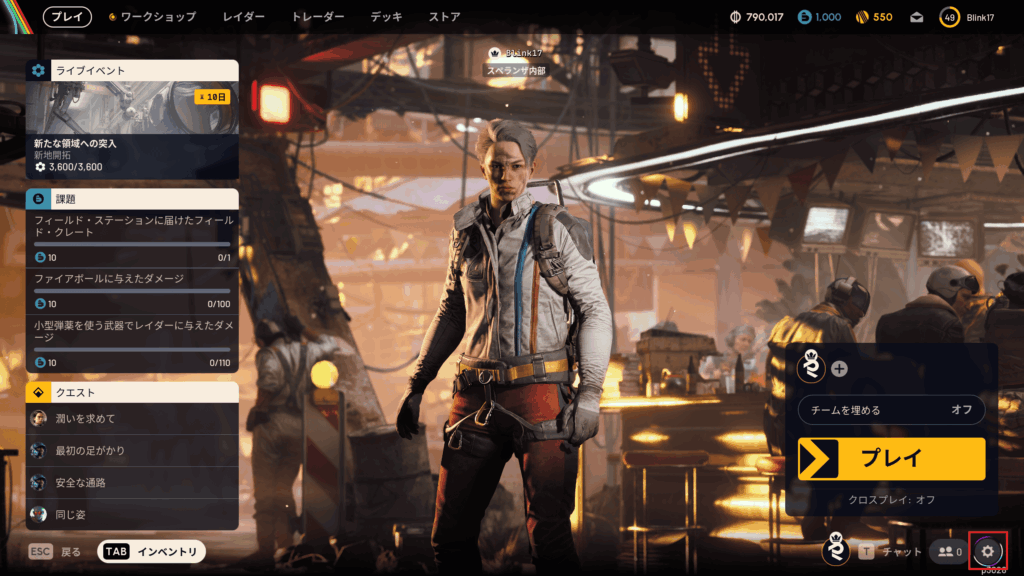Switch to the ワークショップ tab

(x=157, y=17)
